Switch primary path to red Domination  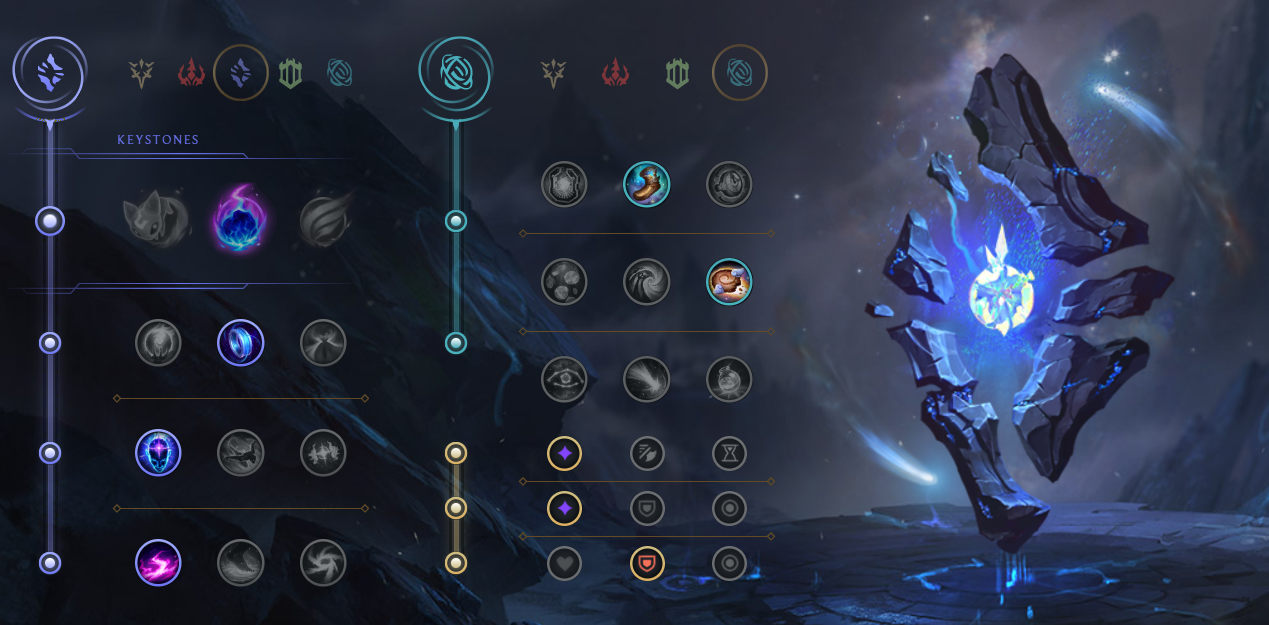[191, 73]
